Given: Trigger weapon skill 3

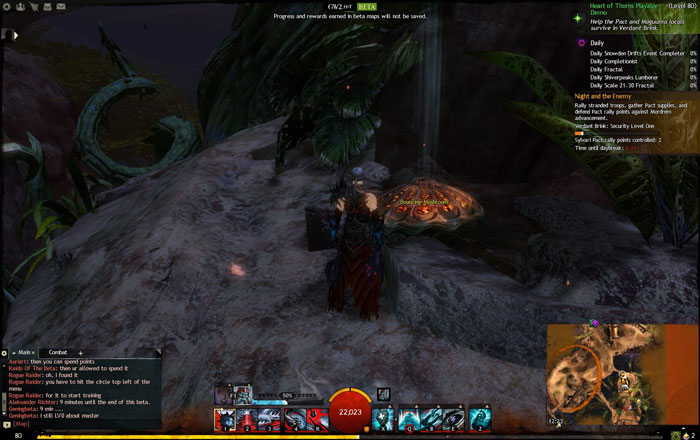Looking at the screenshot, I should click(x=269, y=418).
